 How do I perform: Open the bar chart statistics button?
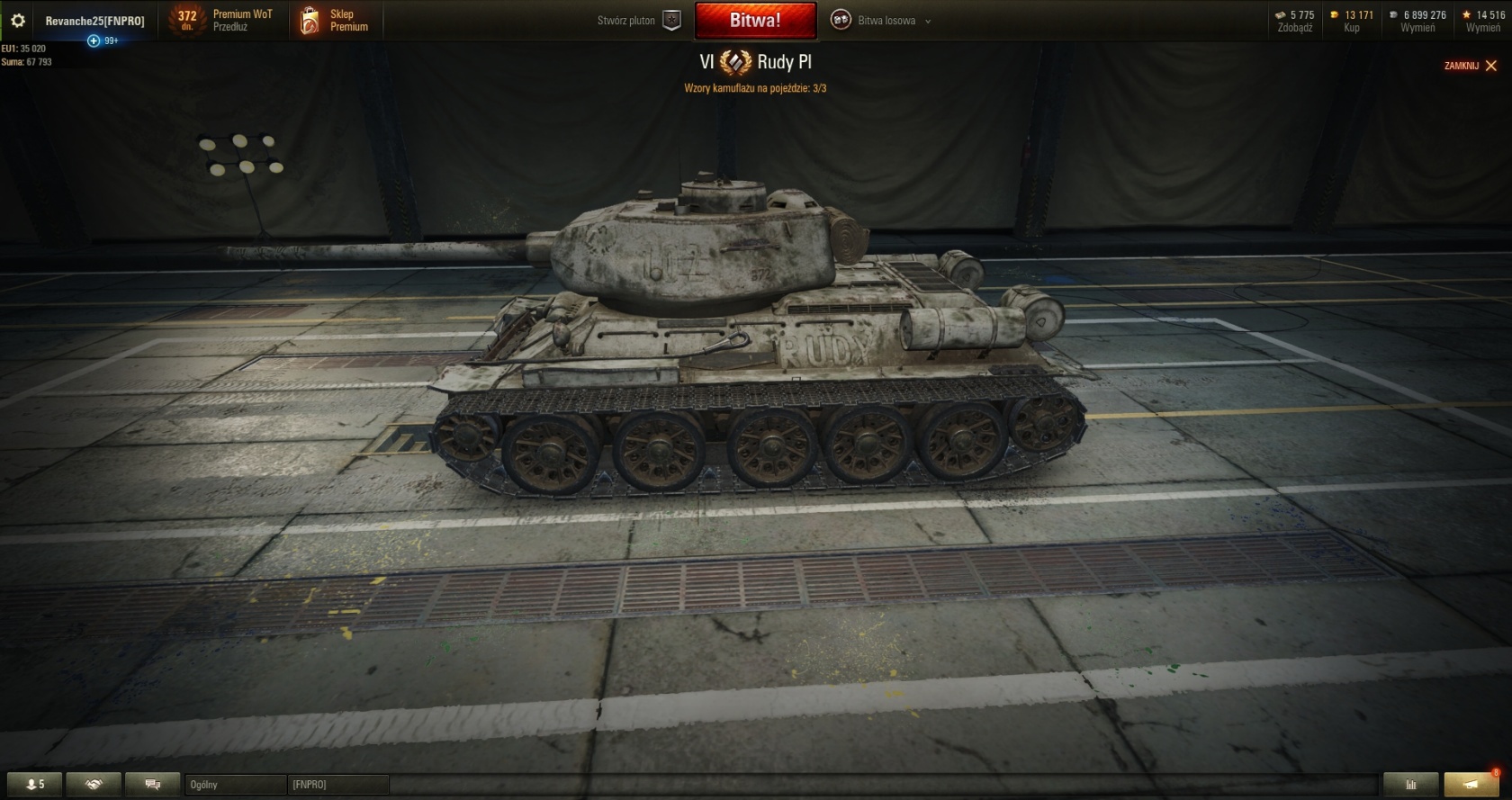1410,785
